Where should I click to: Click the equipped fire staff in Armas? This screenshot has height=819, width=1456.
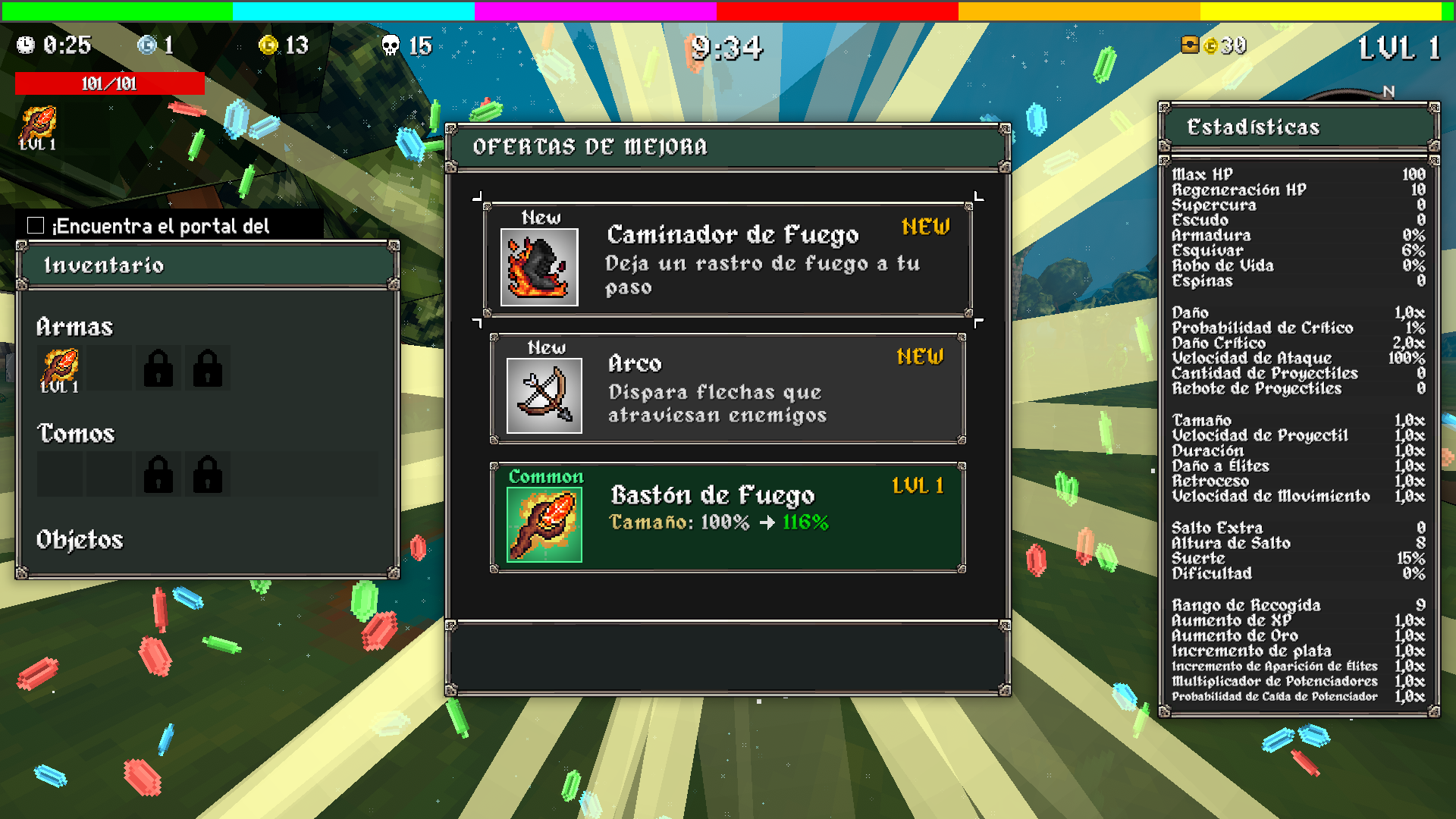click(x=60, y=367)
